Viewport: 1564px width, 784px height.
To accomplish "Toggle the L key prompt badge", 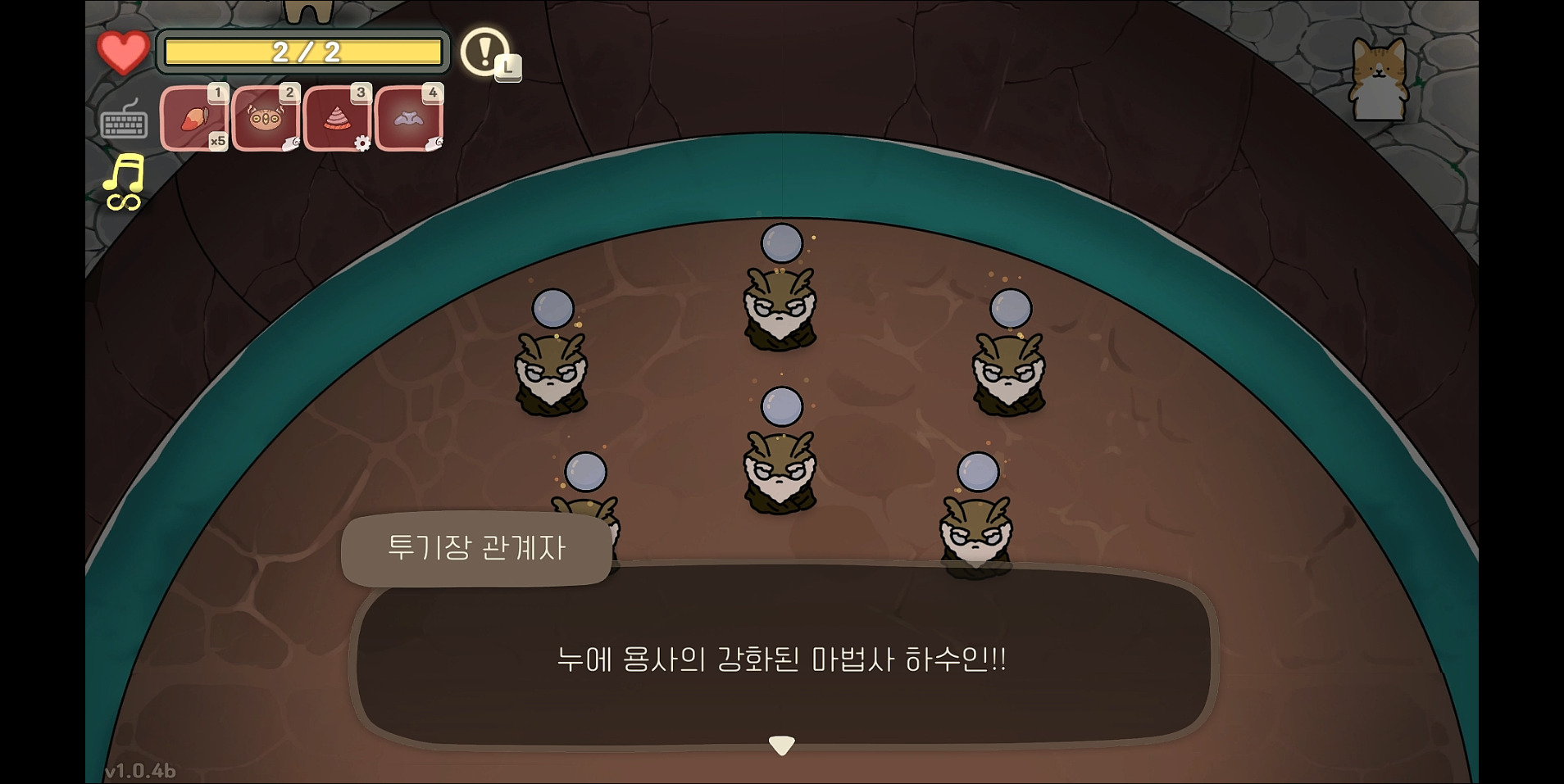I will pyautogui.click(x=508, y=68).
